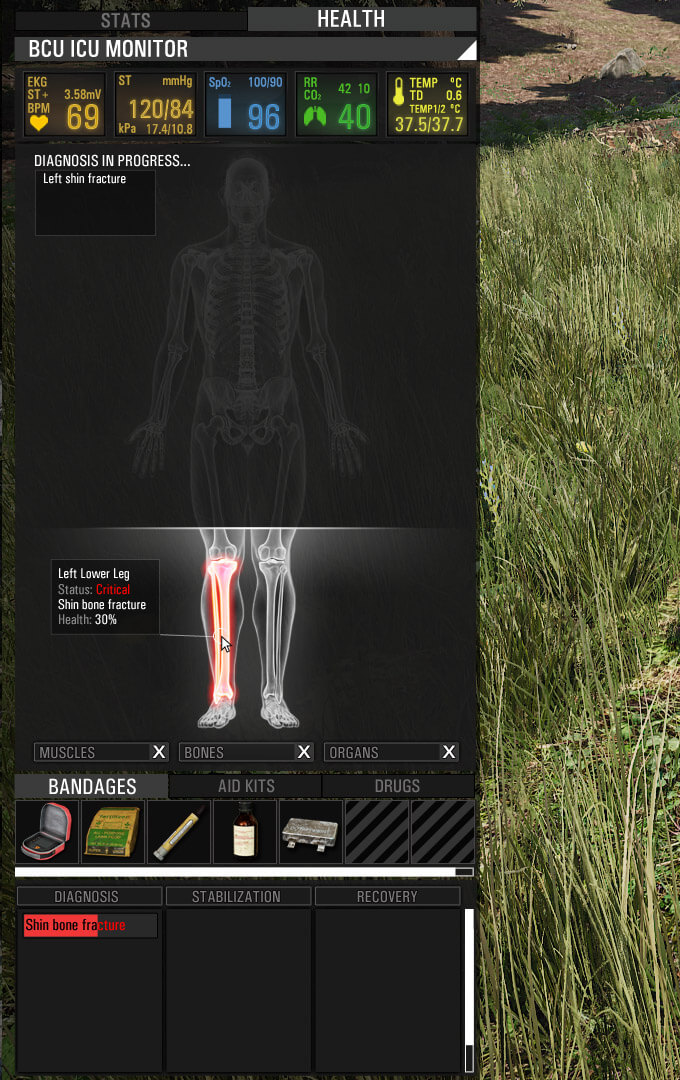Toggle the Muscles layer filter
The height and width of the screenshot is (1080, 680).
(101, 752)
